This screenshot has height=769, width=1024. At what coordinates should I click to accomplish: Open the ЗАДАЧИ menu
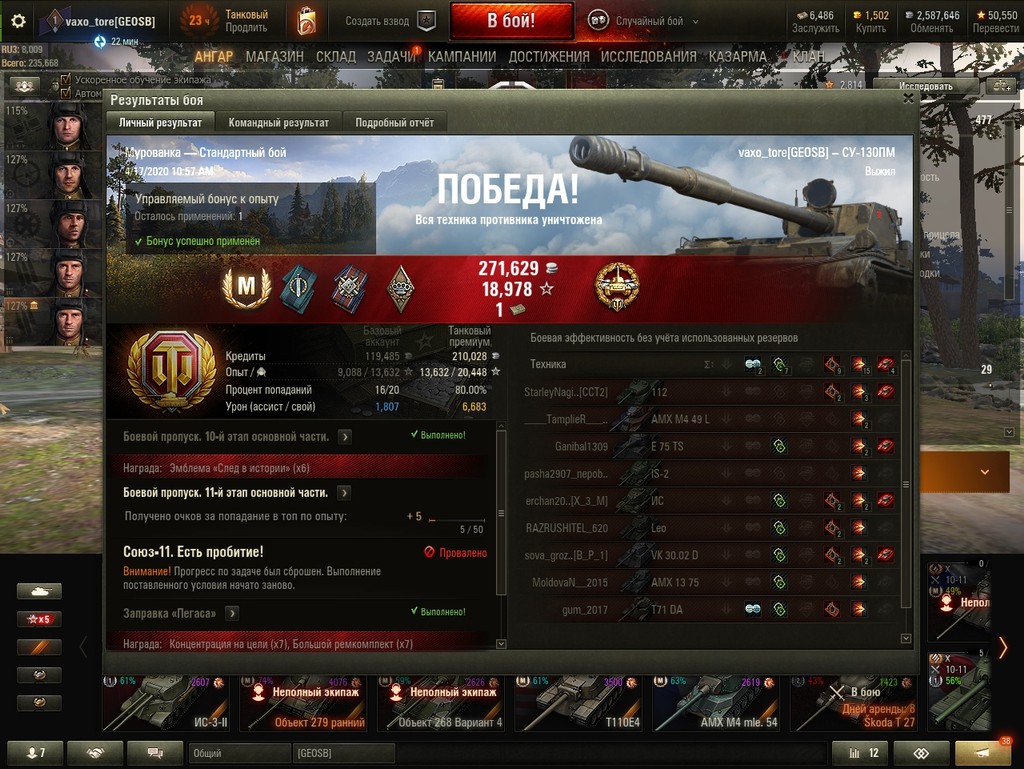tap(391, 57)
